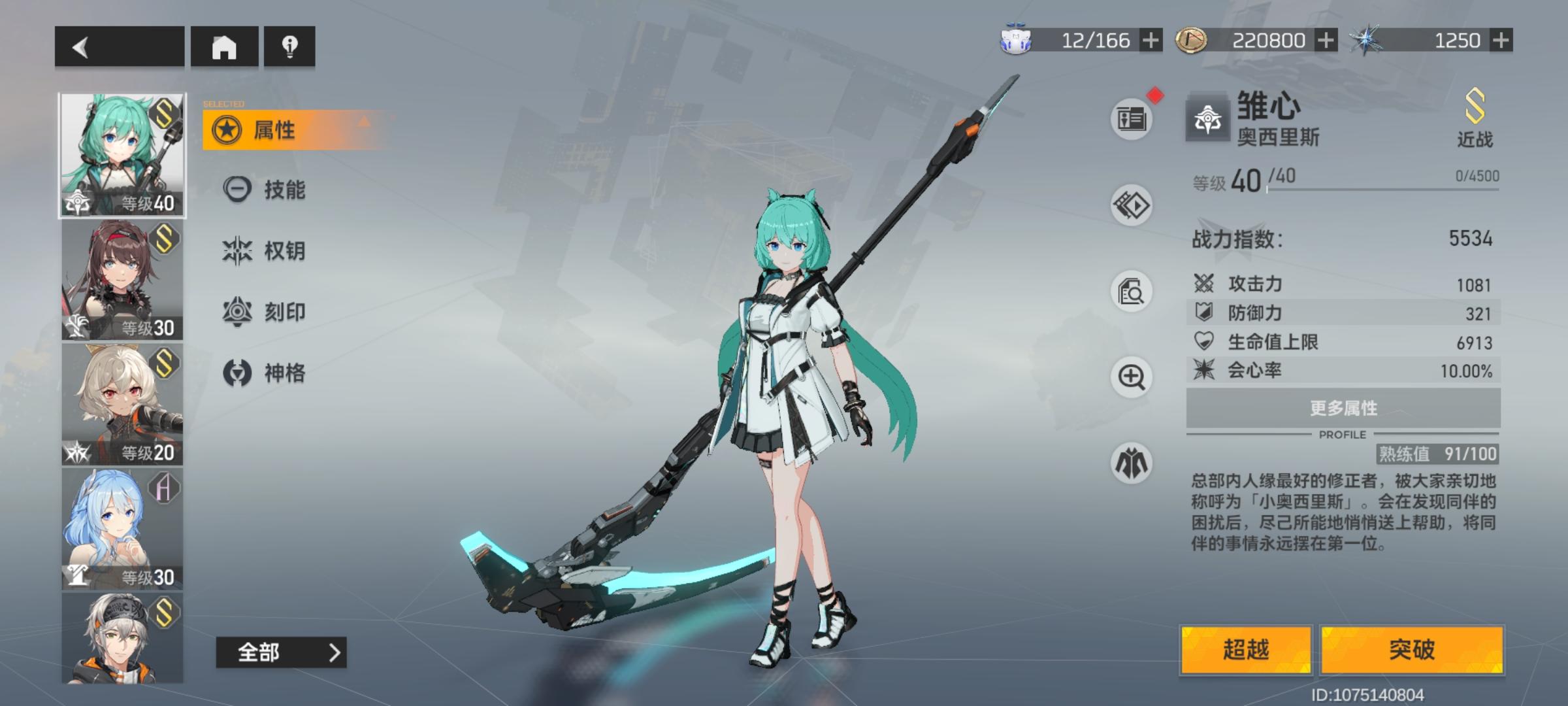Tap the 突破 breakthrough button
Screen dimensions: 1568x706
(x=1412, y=650)
